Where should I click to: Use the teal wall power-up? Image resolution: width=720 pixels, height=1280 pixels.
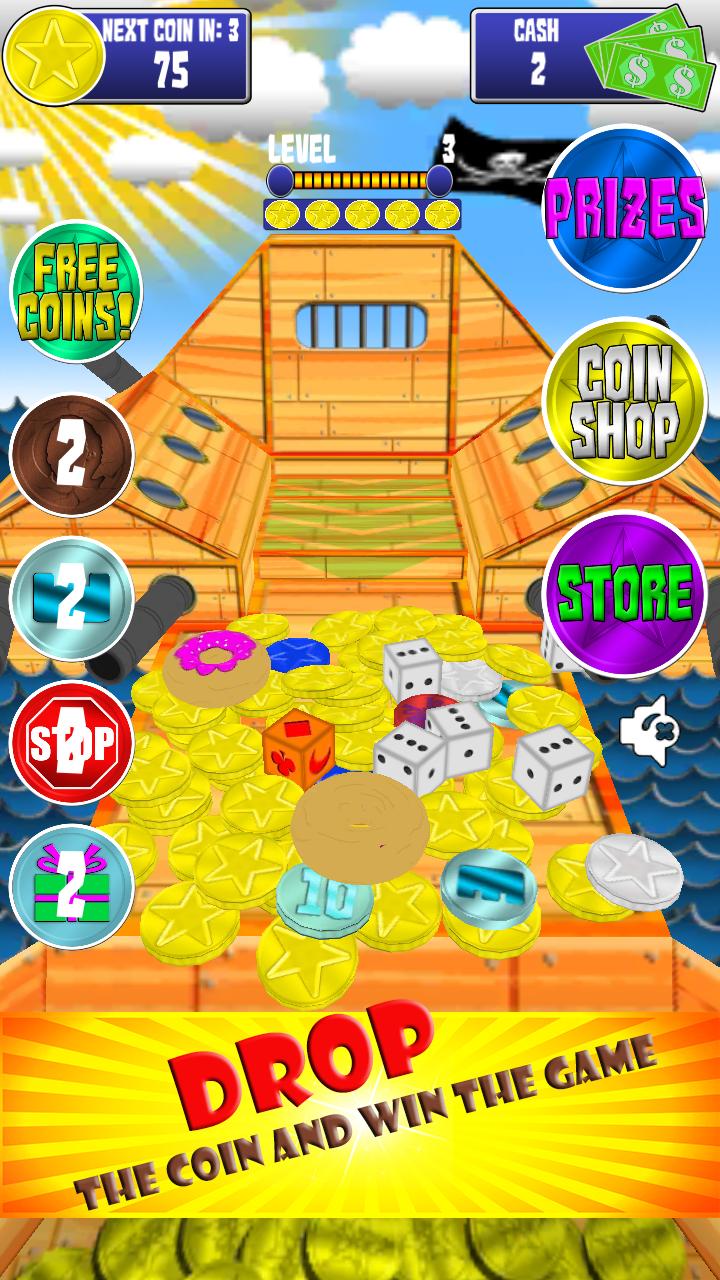pyautogui.click(x=72, y=598)
